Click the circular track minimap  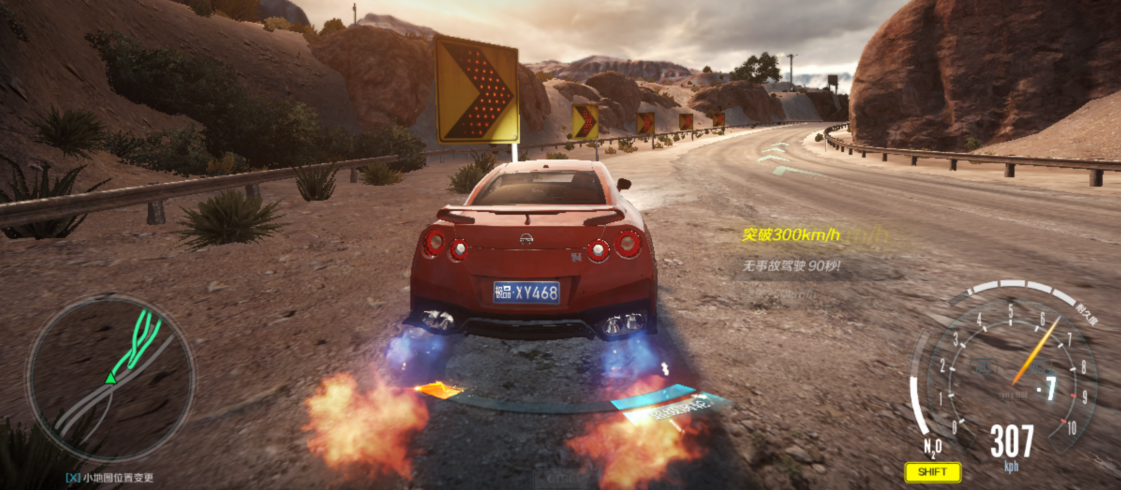coord(110,378)
